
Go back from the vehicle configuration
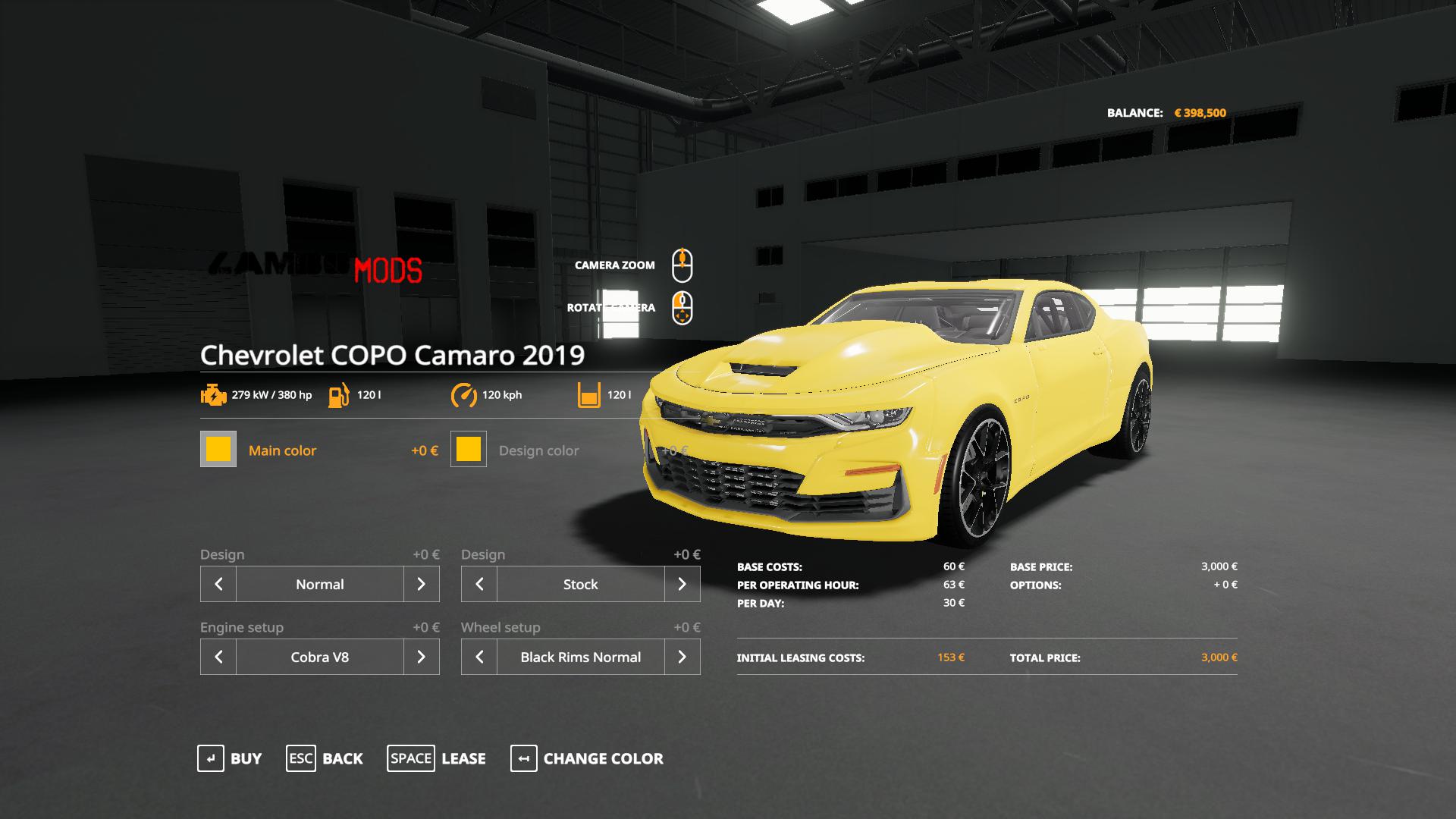click(x=325, y=758)
